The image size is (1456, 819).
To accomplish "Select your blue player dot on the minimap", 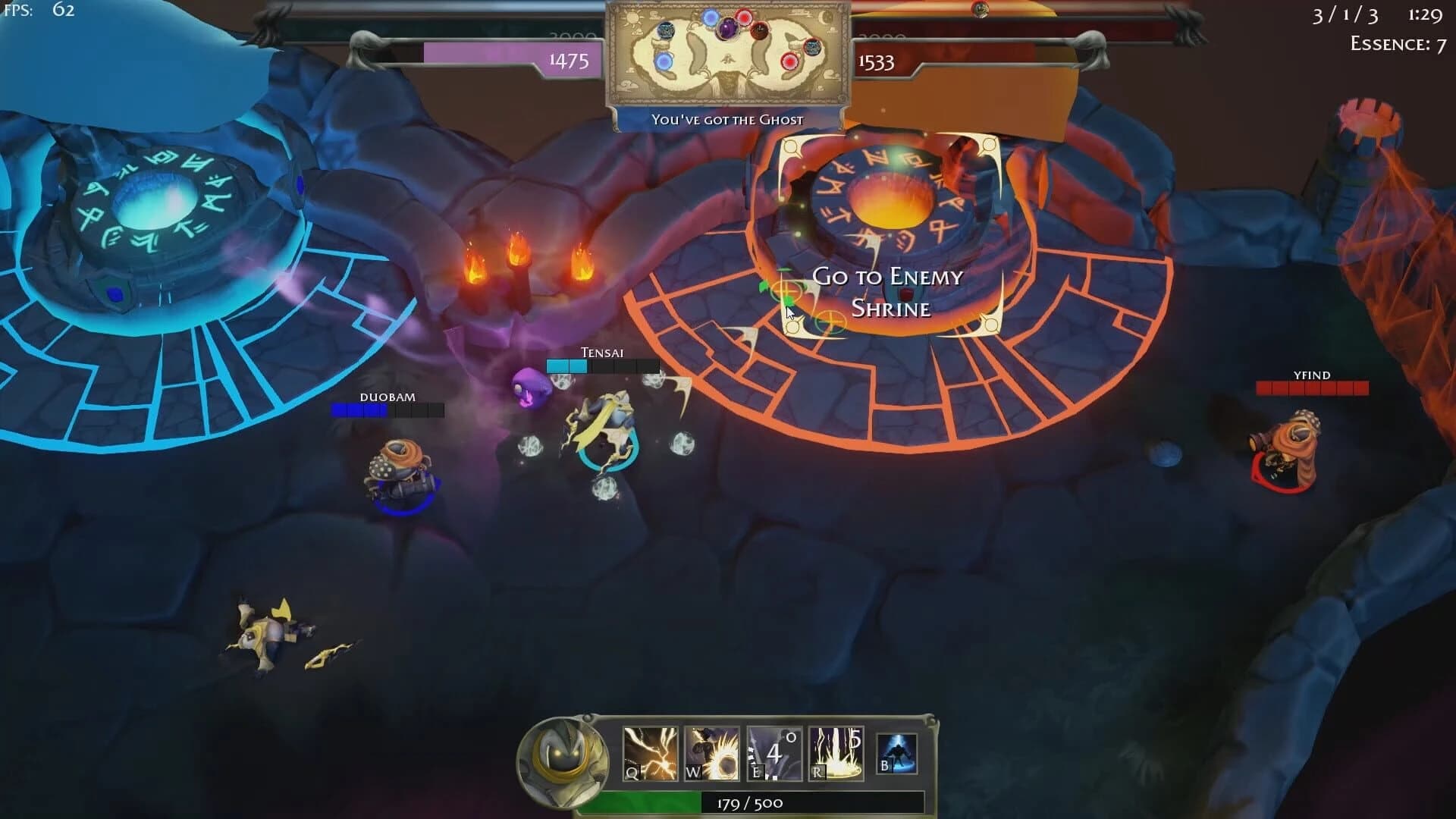I will 711,18.
